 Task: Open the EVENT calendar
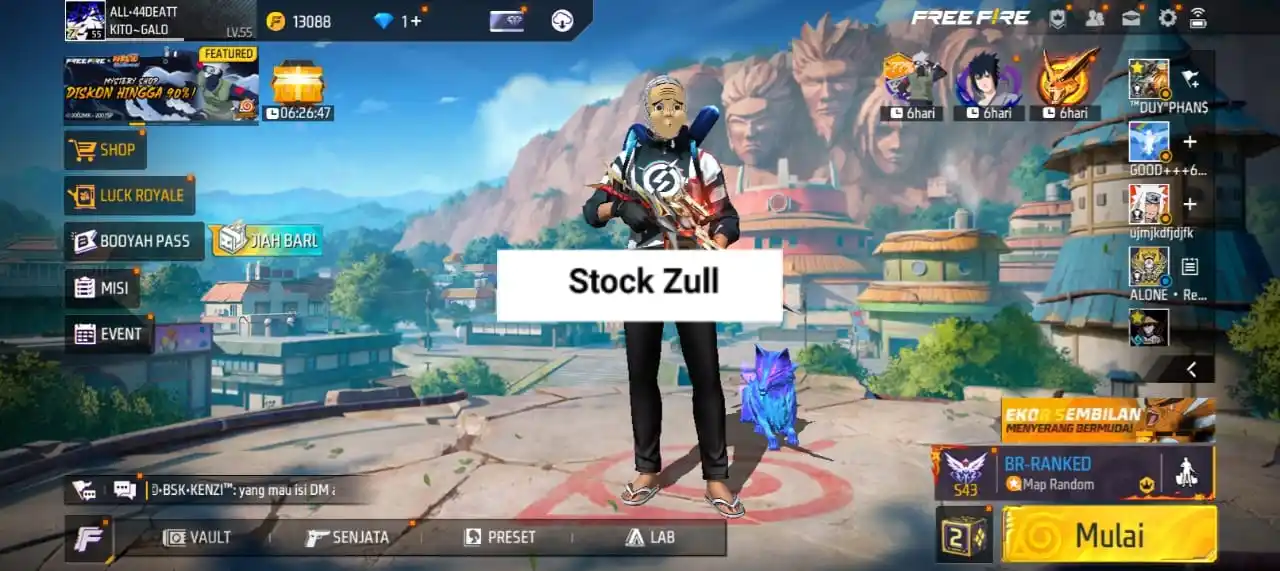(109, 334)
